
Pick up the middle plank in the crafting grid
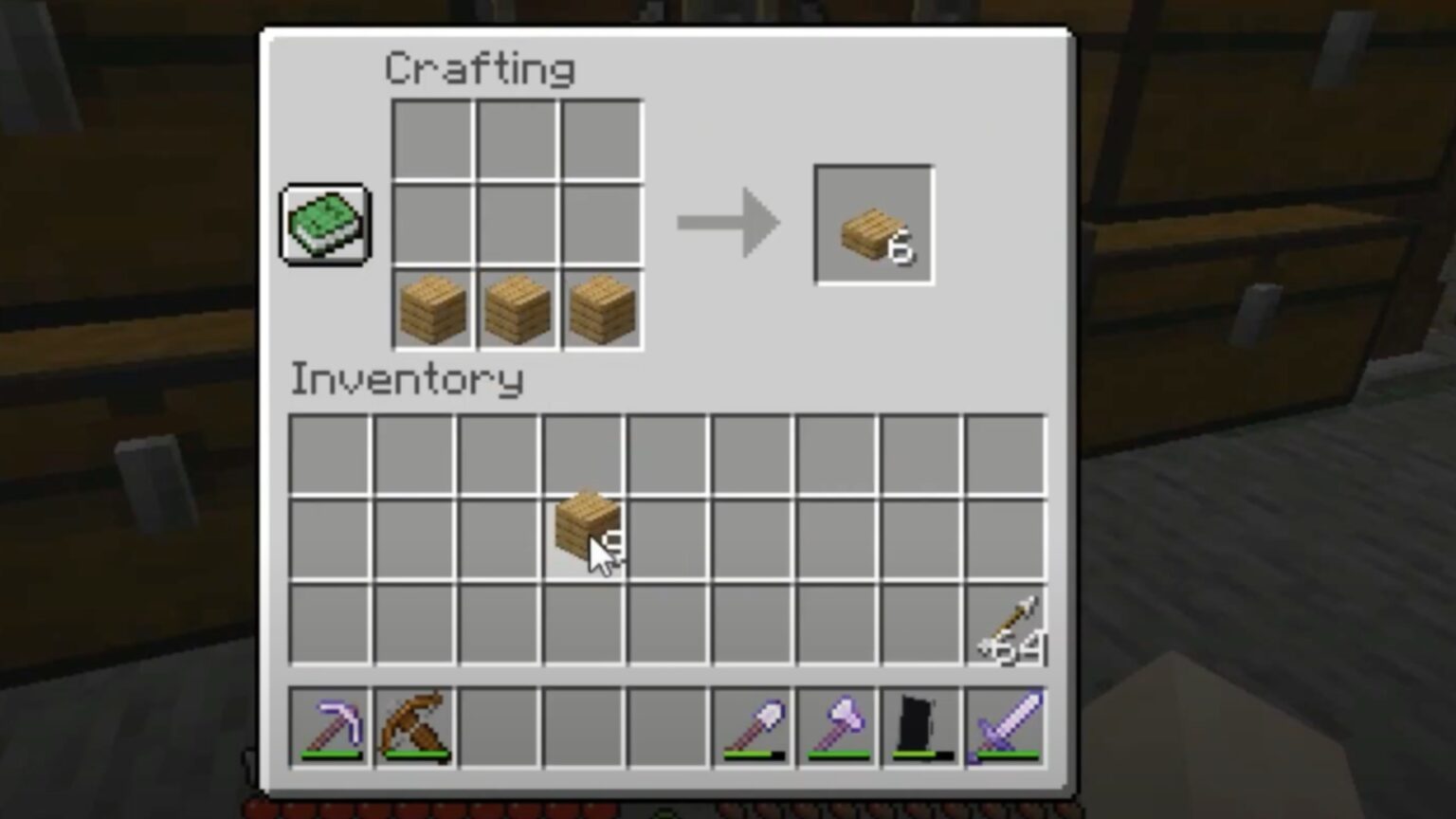[517, 308]
